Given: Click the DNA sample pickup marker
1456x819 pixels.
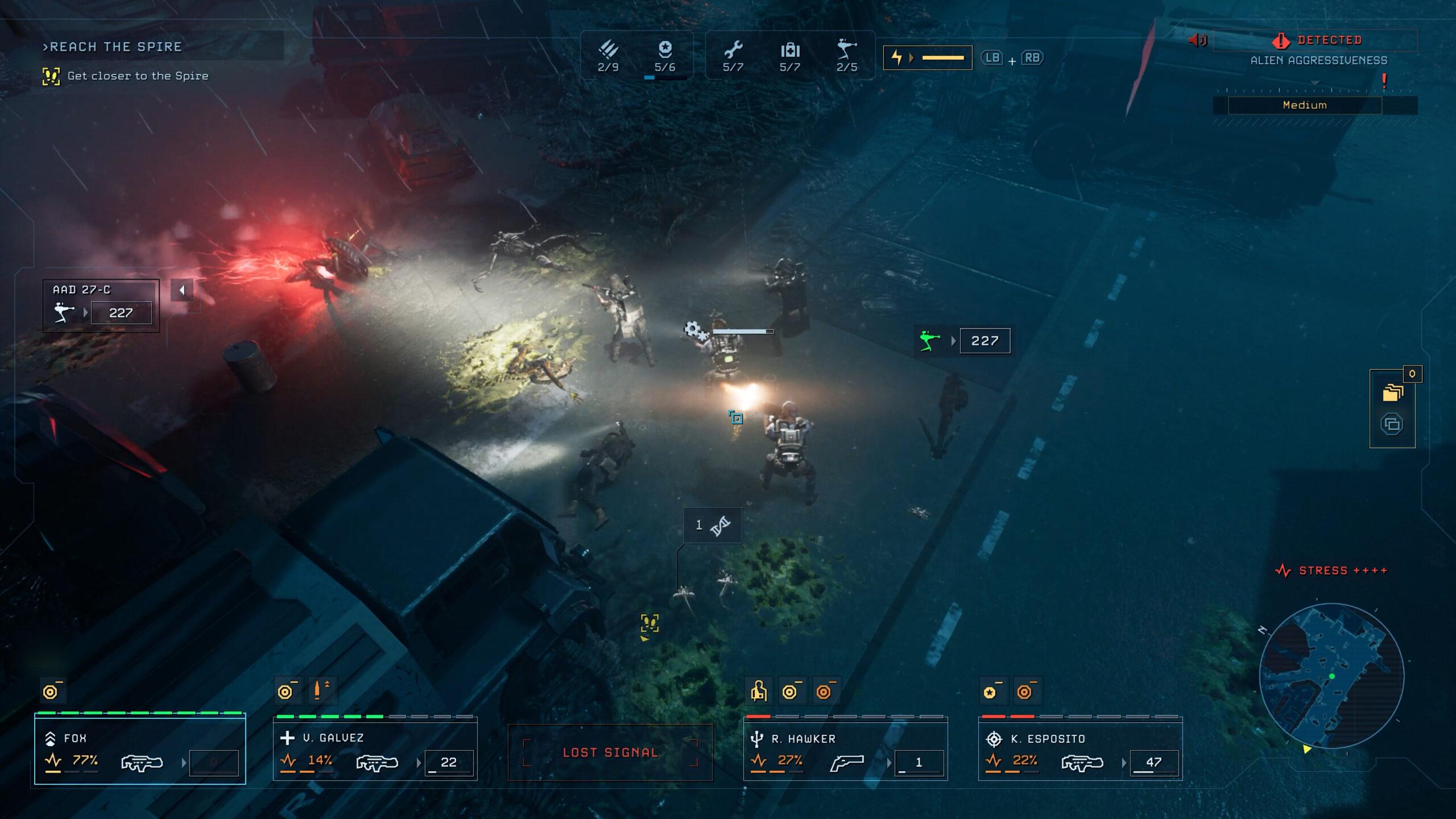Looking at the screenshot, I should [713, 526].
